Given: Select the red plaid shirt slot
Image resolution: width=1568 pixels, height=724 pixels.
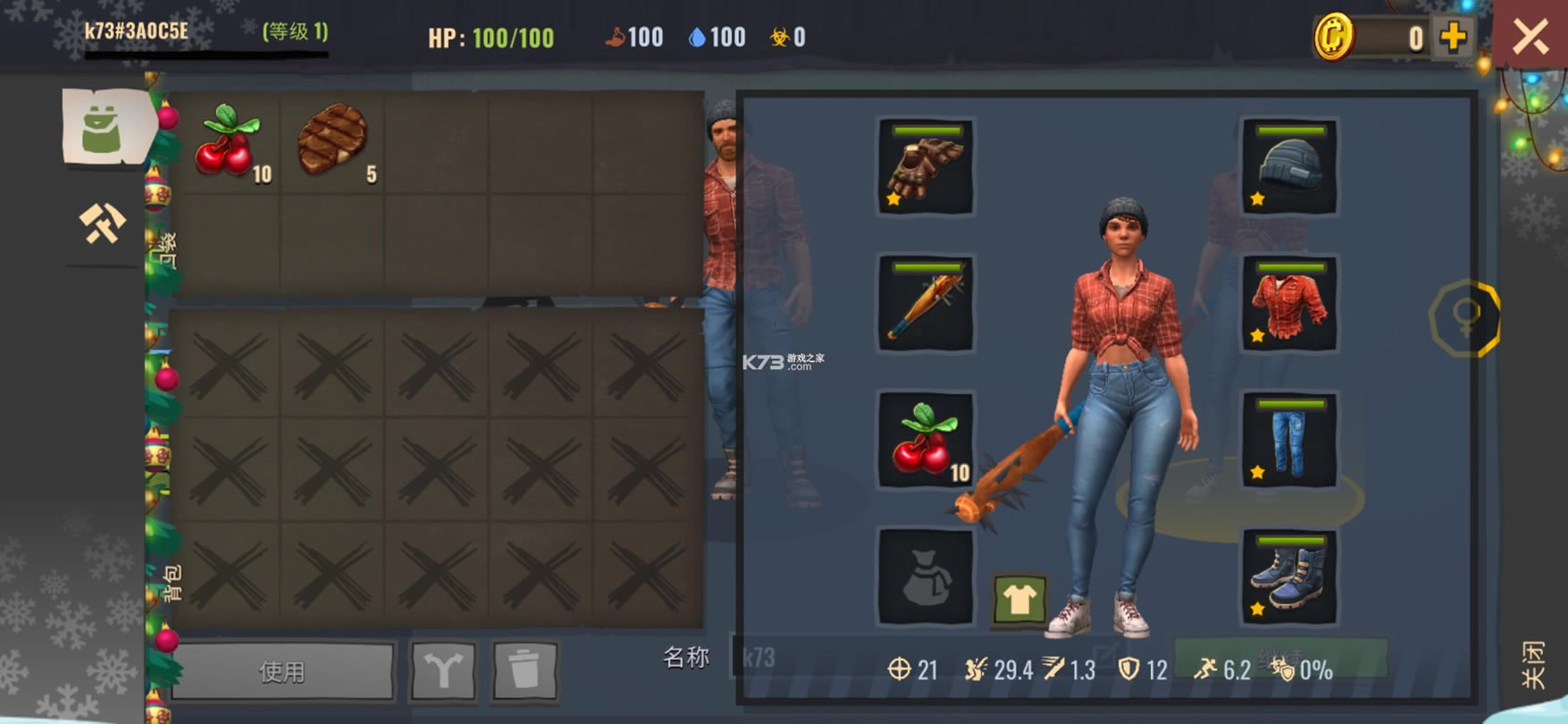Looking at the screenshot, I should point(1289,304).
